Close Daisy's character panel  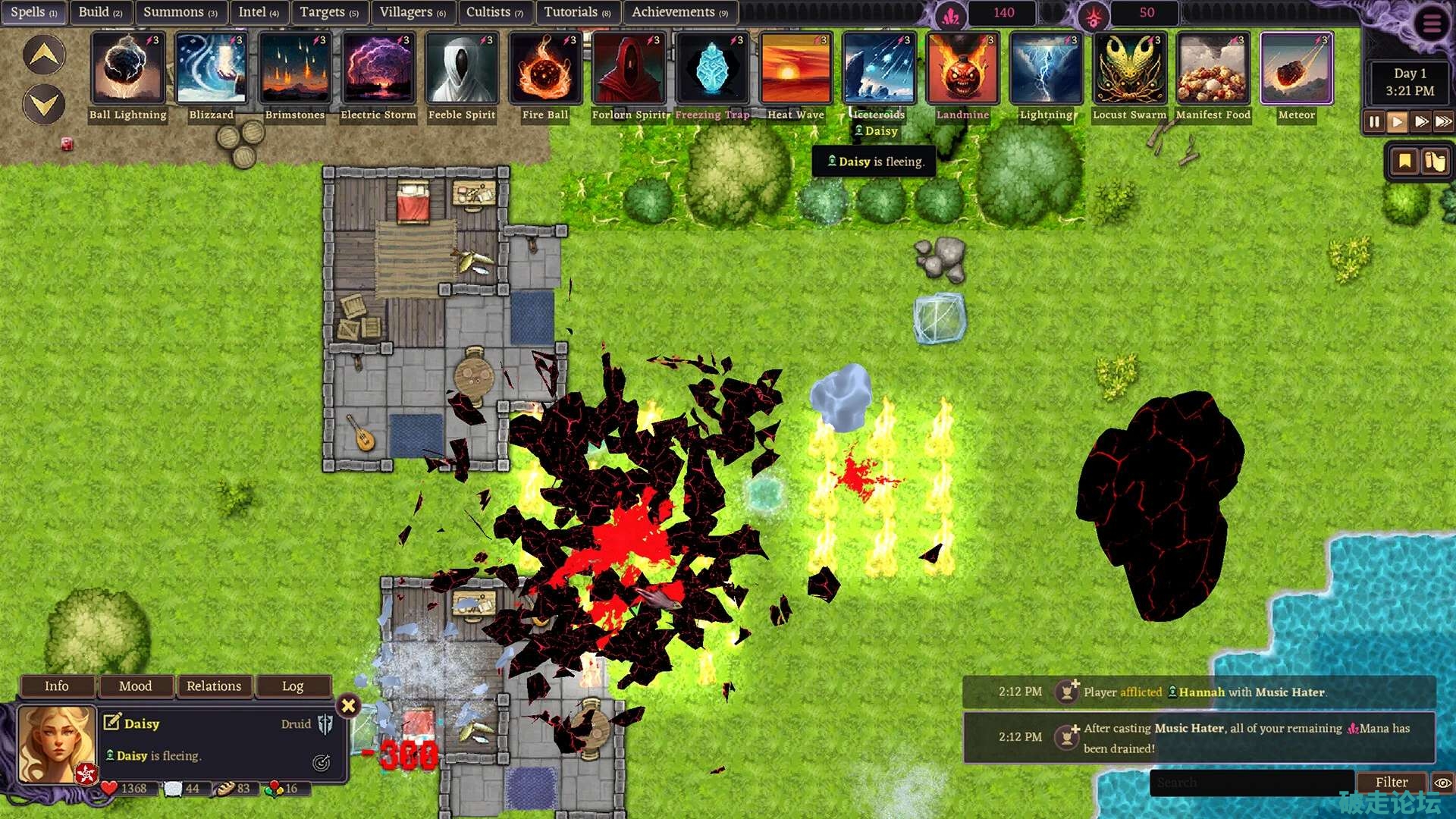348,706
